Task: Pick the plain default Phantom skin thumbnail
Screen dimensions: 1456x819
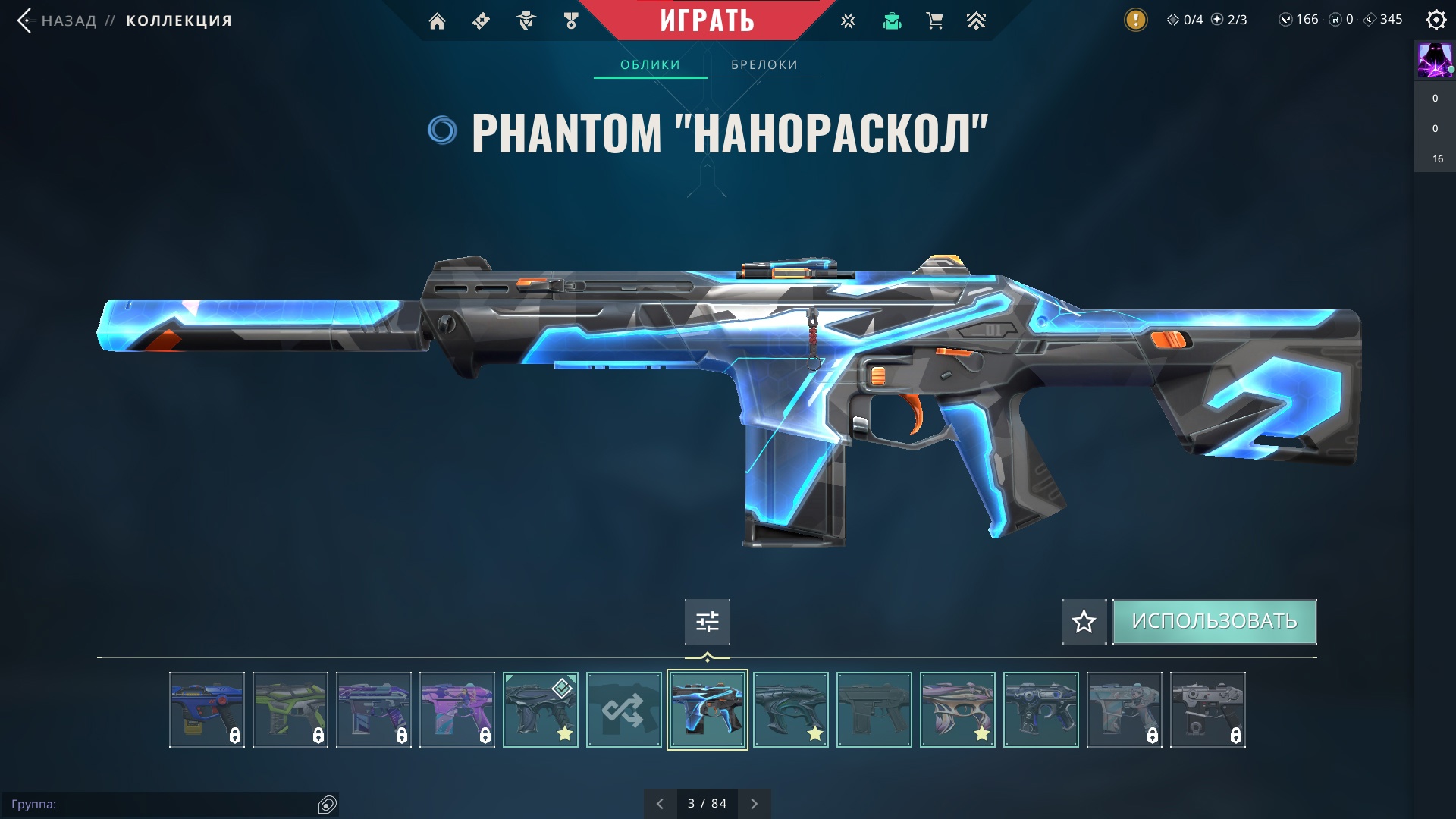Action: pyautogui.click(x=874, y=710)
